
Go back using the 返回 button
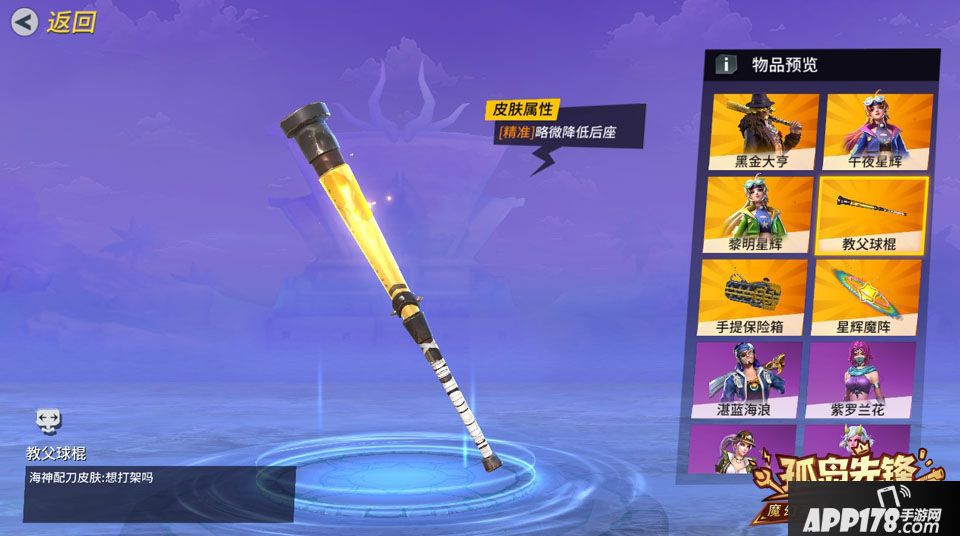click(x=54, y=22)
